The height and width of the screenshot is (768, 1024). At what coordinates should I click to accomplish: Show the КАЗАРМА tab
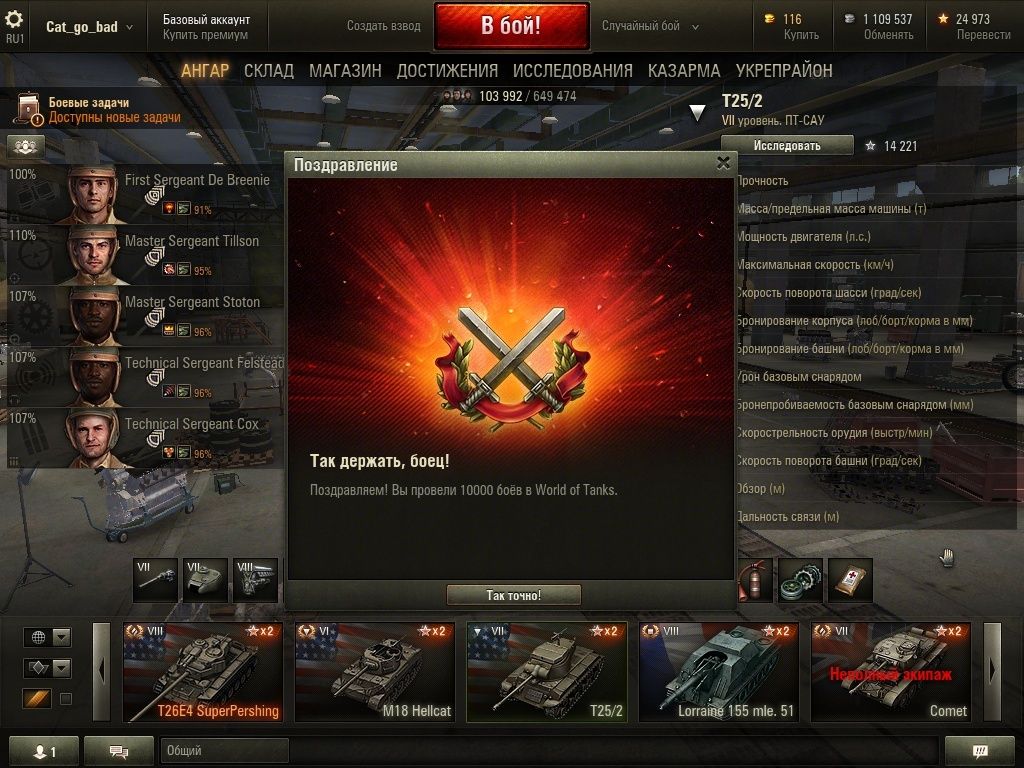[x=684, y=71]
